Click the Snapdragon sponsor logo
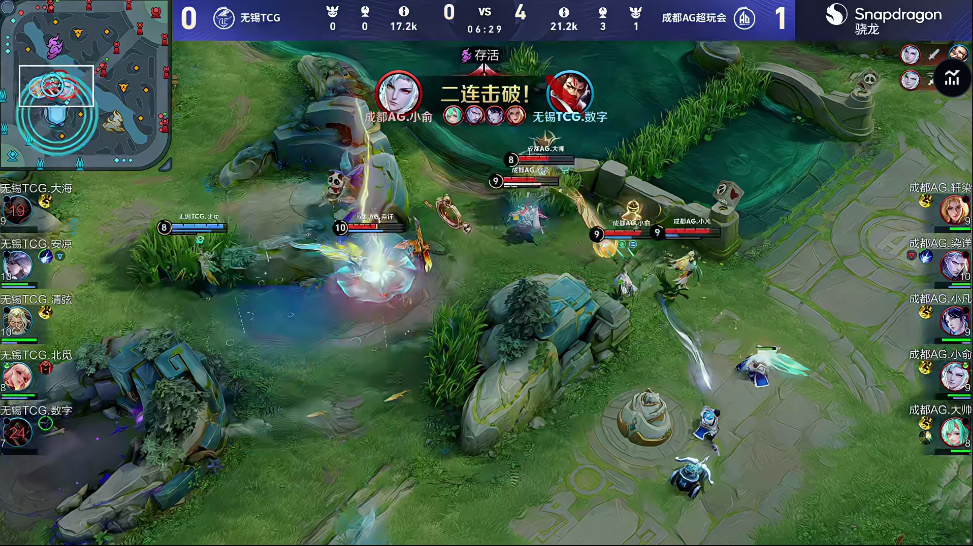The height and width of the screenshot is (546, 973). [884, 18]
